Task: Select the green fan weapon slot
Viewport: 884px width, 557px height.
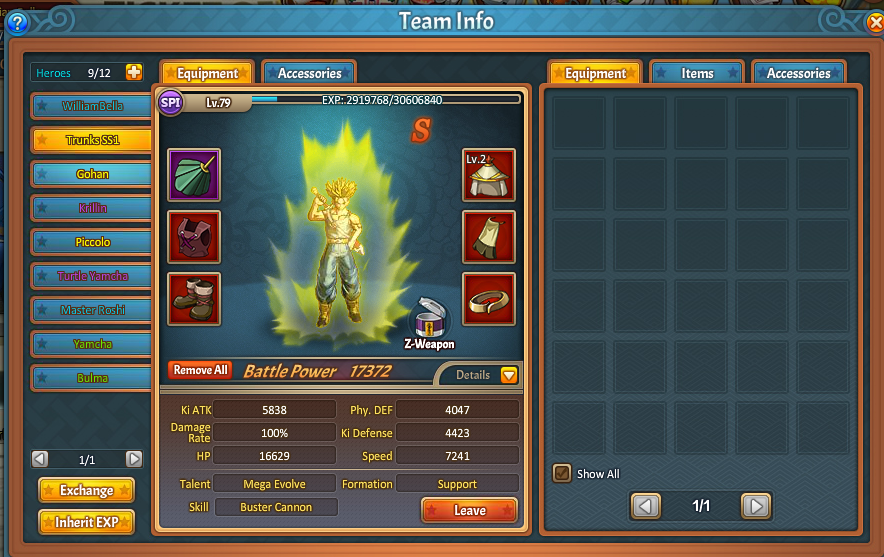Action: tap(194, 175)
